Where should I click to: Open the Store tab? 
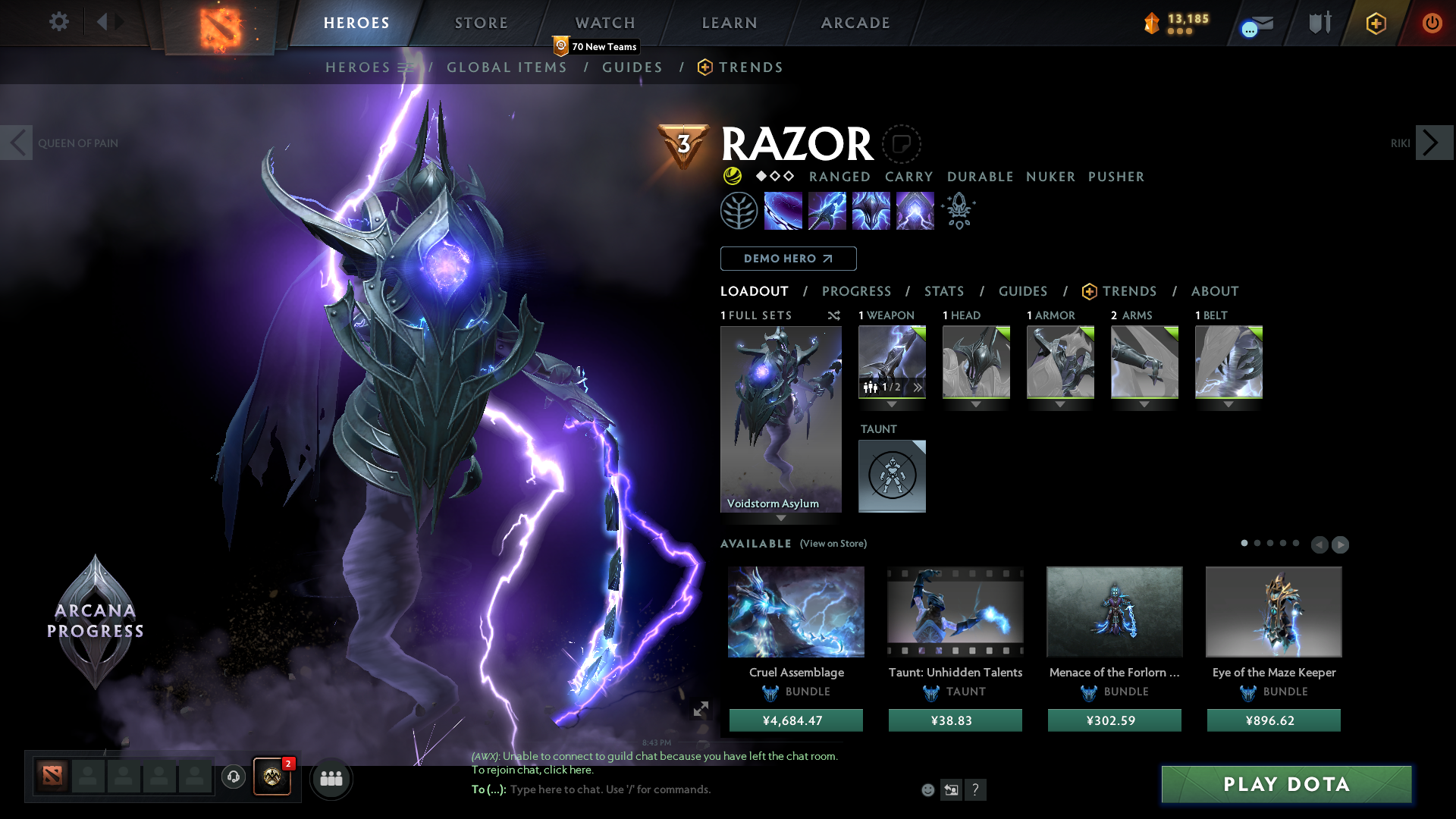pos(481,23)
